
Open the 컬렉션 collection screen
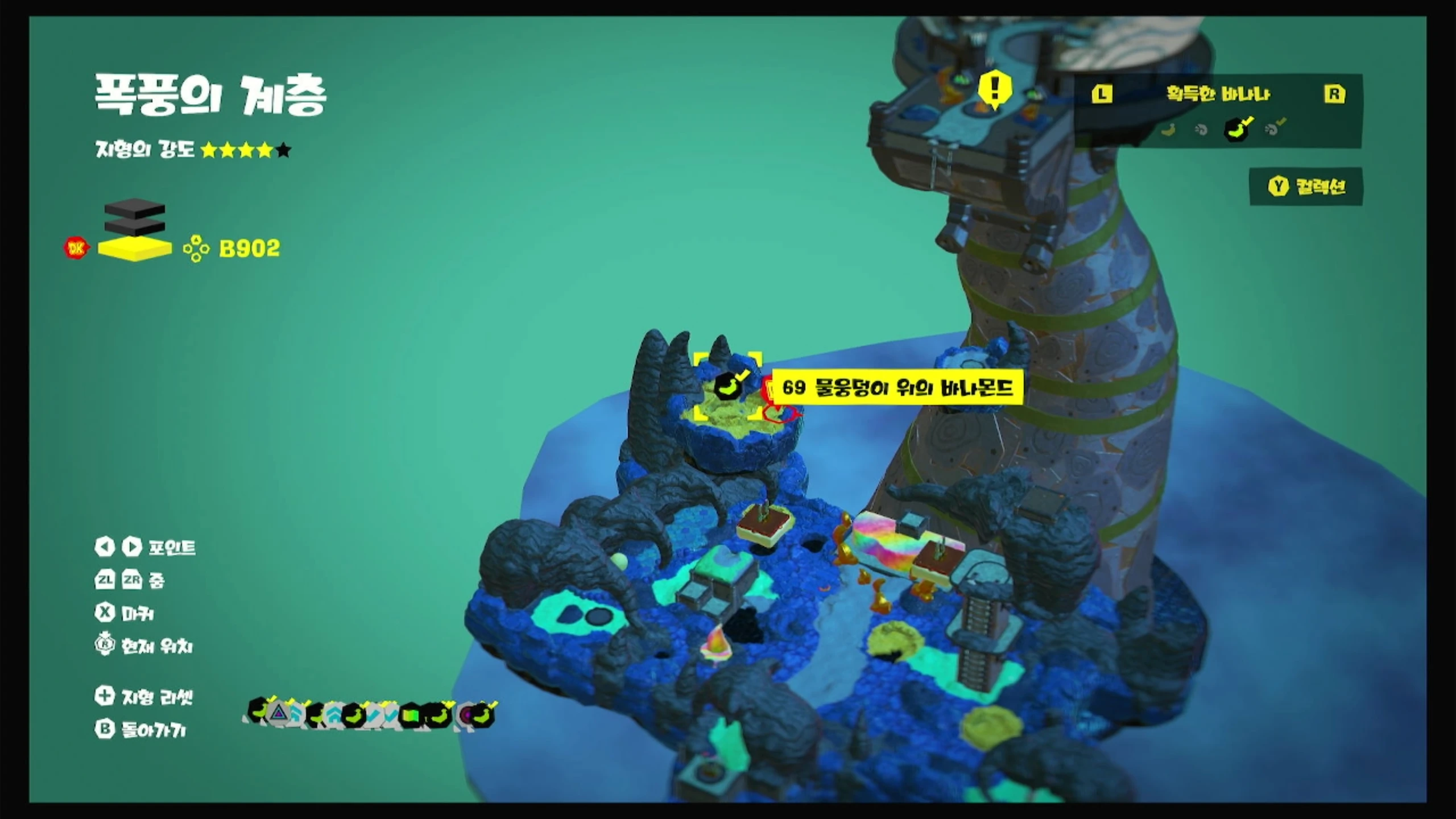coord(1306,187)
